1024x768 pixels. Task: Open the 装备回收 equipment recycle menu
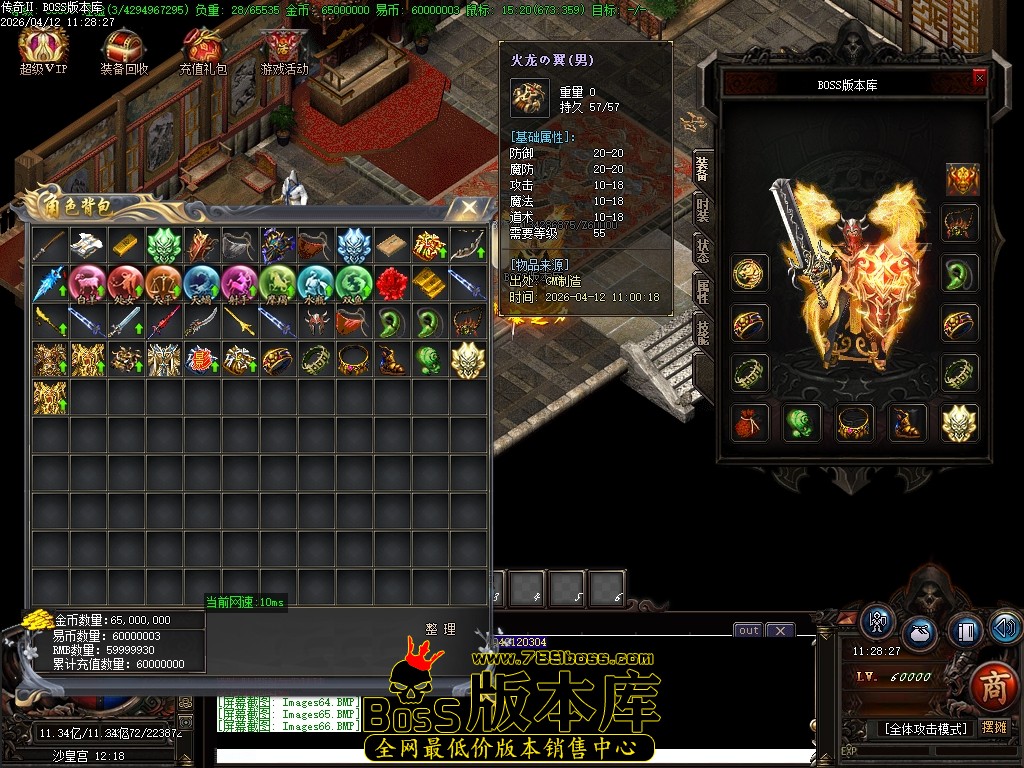[124, 50]
